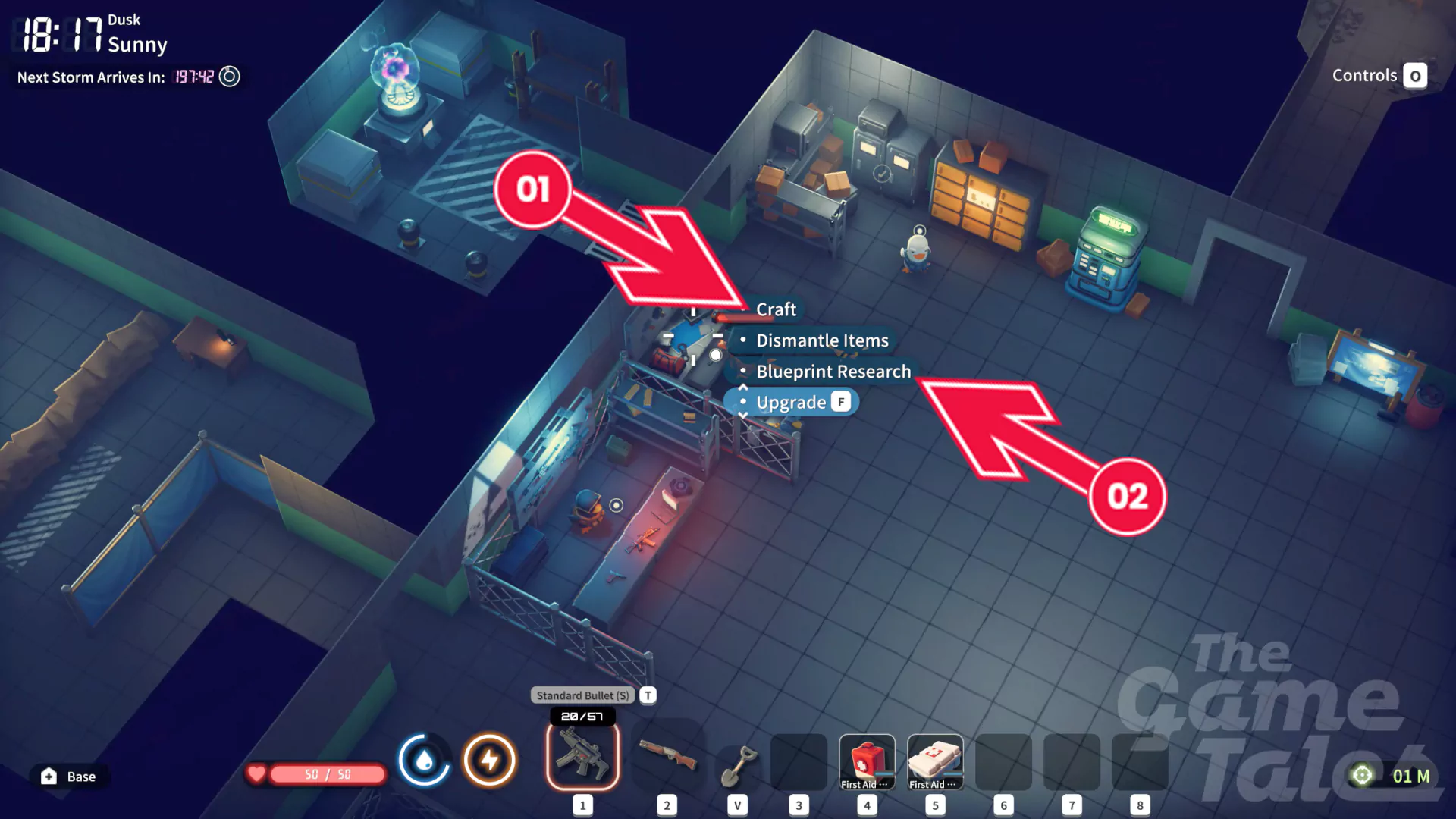Screen dimensions: 1456x819
Task: Open the Controls help panel
Action: click(x=1379, y=76)
